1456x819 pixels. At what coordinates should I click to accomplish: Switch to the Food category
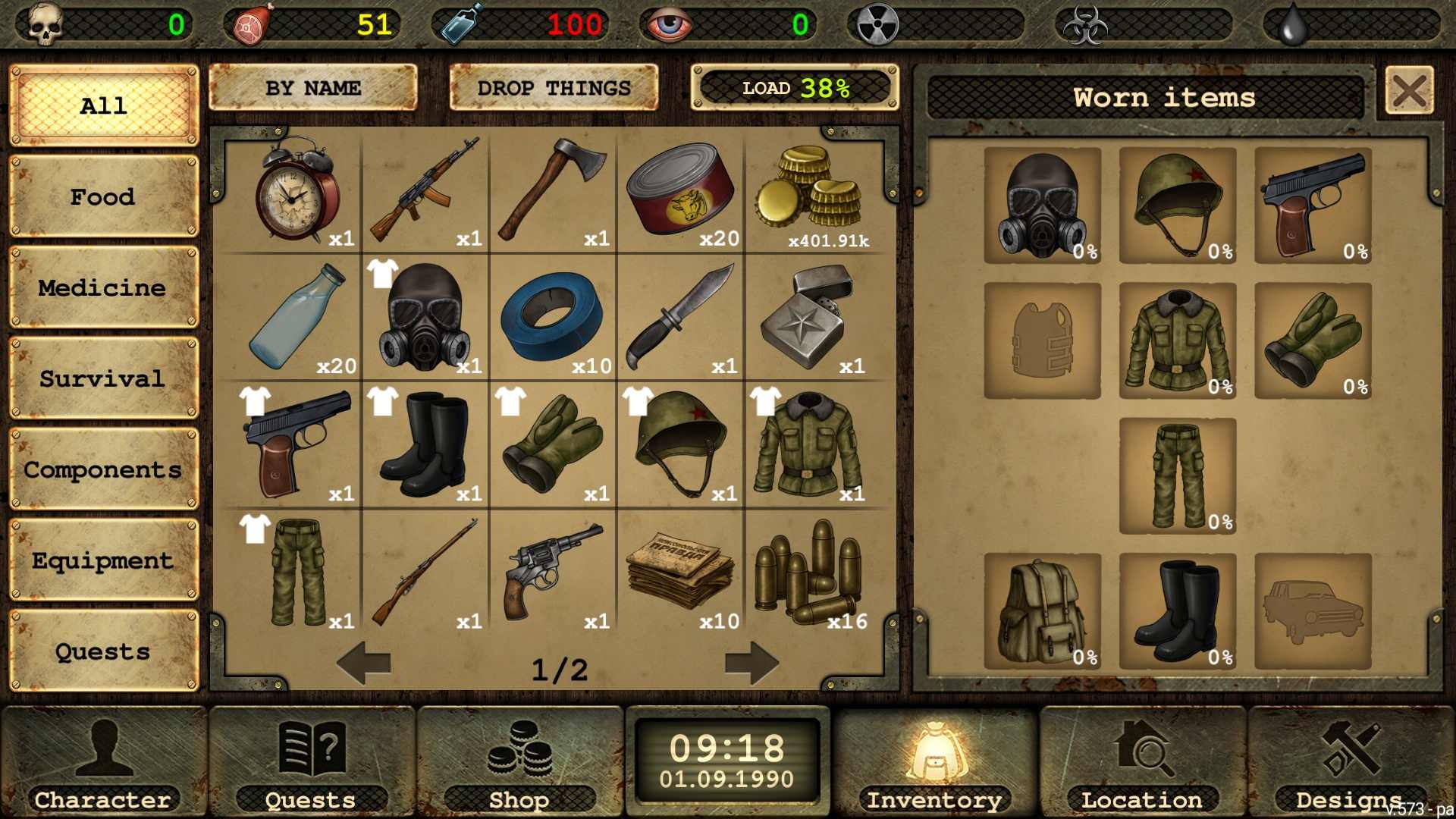(103, 197)
